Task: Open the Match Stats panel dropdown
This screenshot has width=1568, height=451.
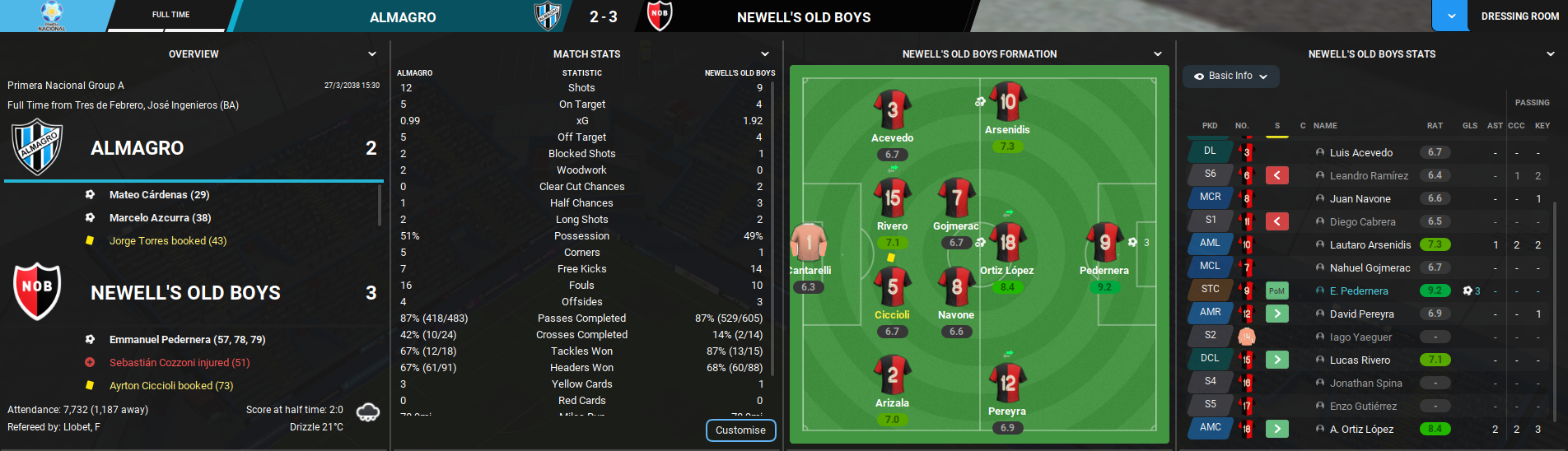Action: 765,54
